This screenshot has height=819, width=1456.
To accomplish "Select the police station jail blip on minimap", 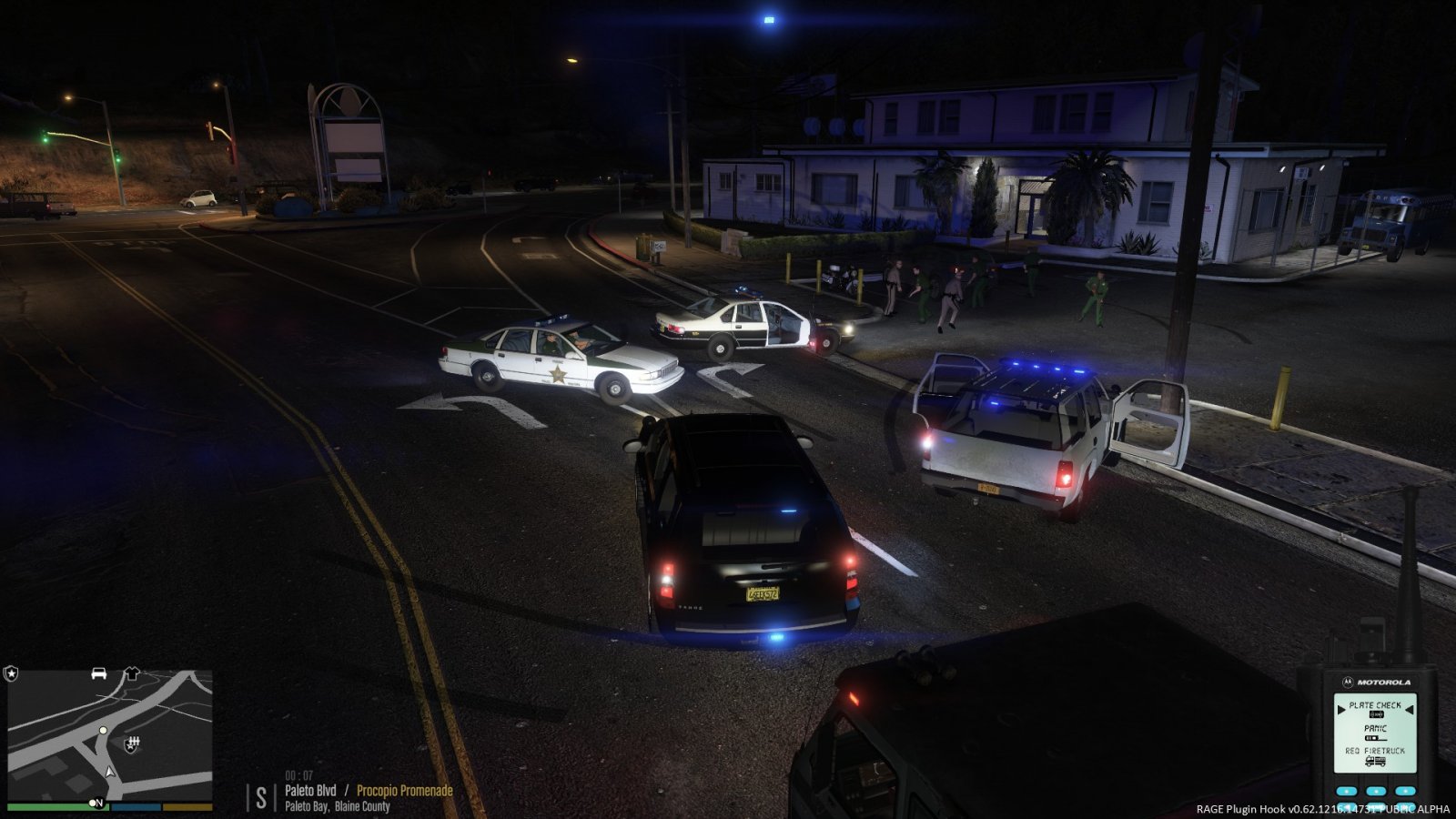I will pyautogui.click(x=132, y=744).
